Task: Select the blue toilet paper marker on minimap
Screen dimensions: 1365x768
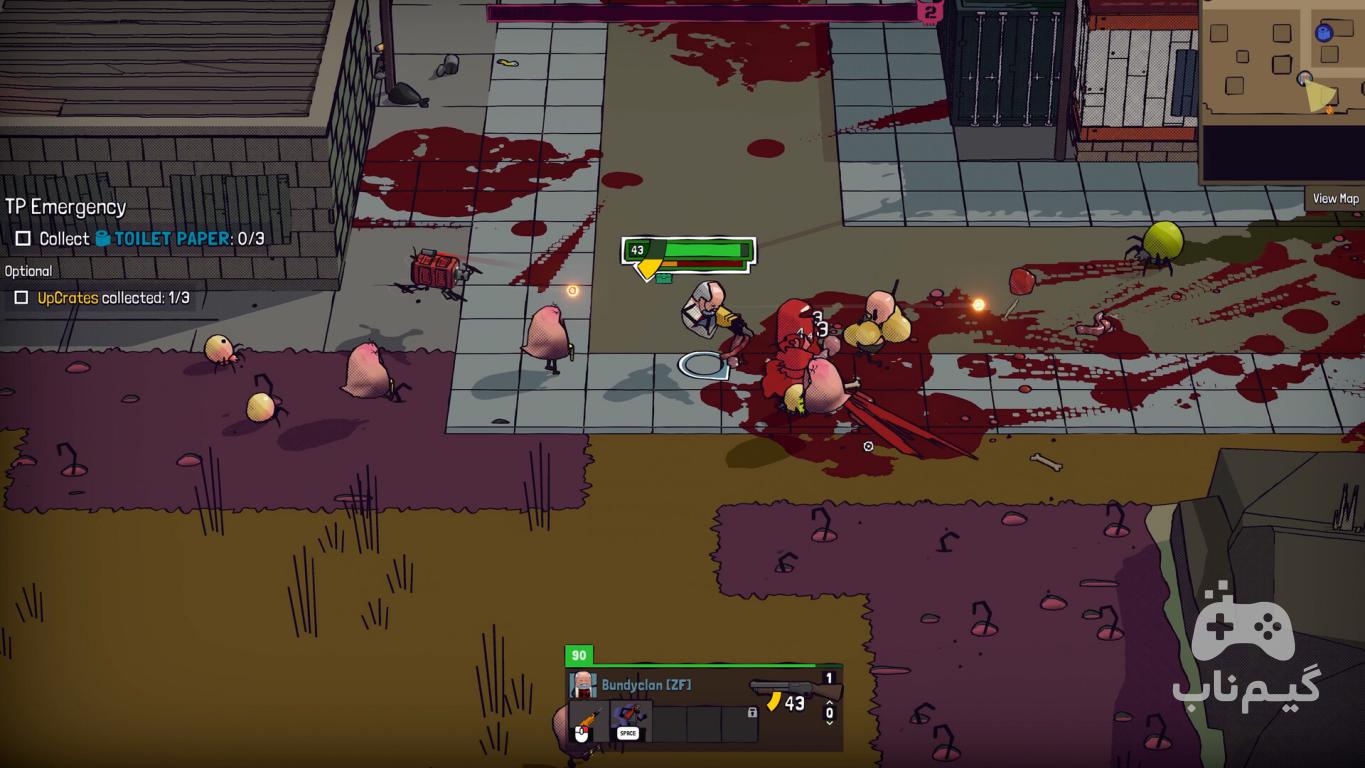Action: (x=1324, y=33)
